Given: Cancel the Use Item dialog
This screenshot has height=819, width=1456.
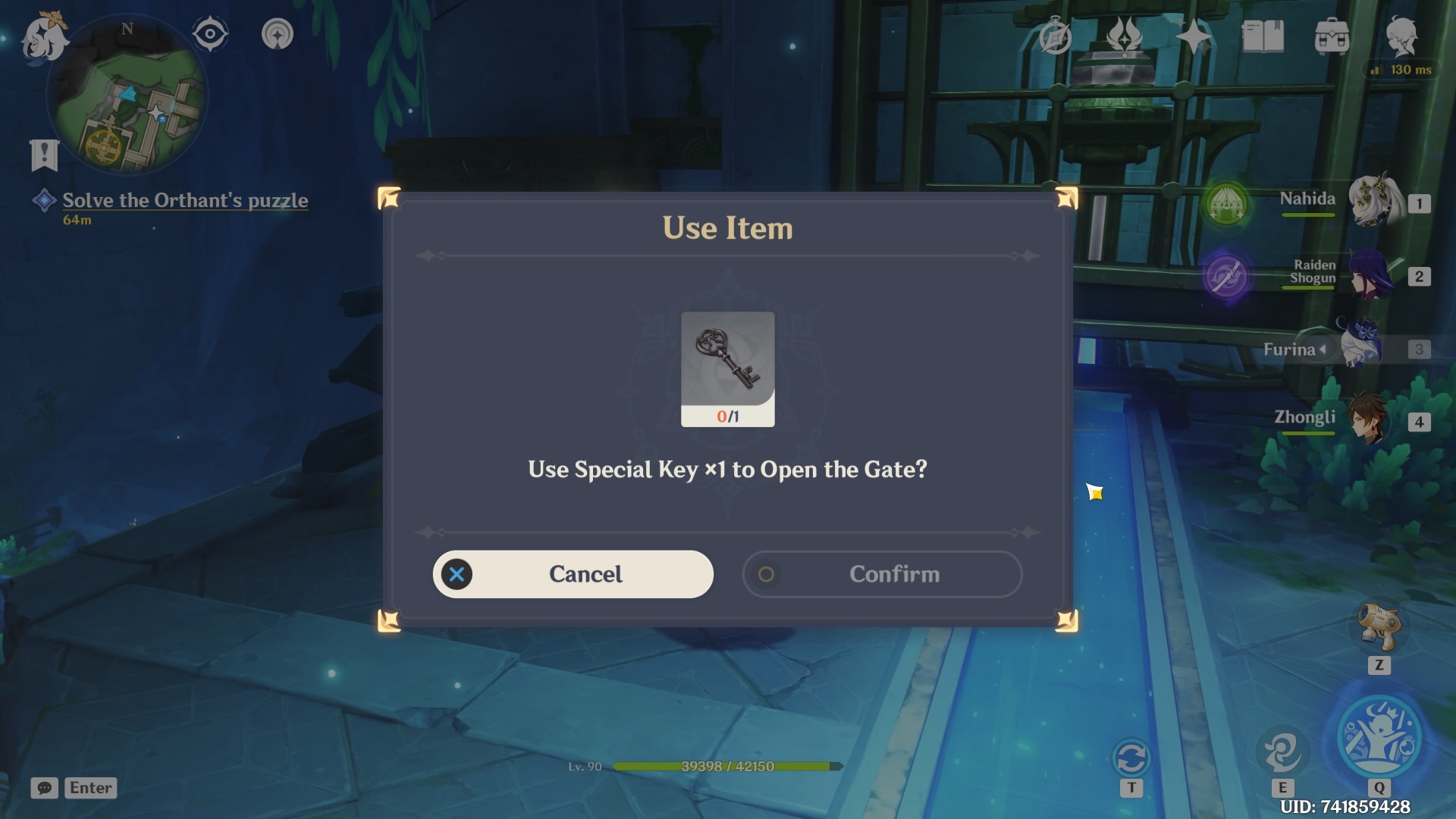Looking at the screenshot, I should (573, 574).
